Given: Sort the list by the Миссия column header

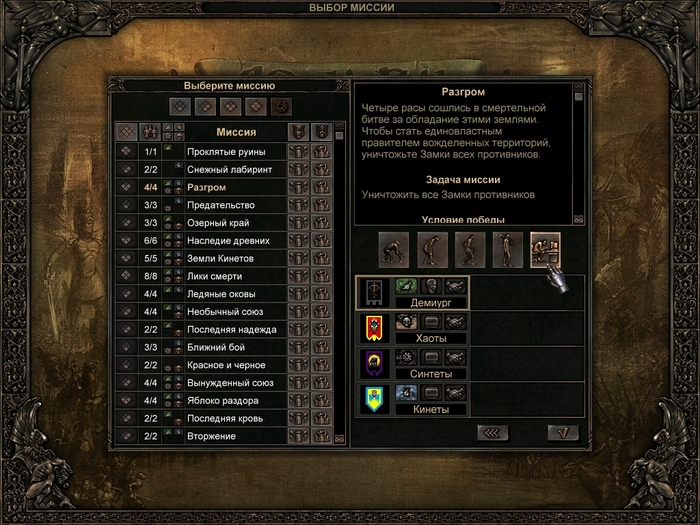Looking at the screenshot, I should coord(236,131).
